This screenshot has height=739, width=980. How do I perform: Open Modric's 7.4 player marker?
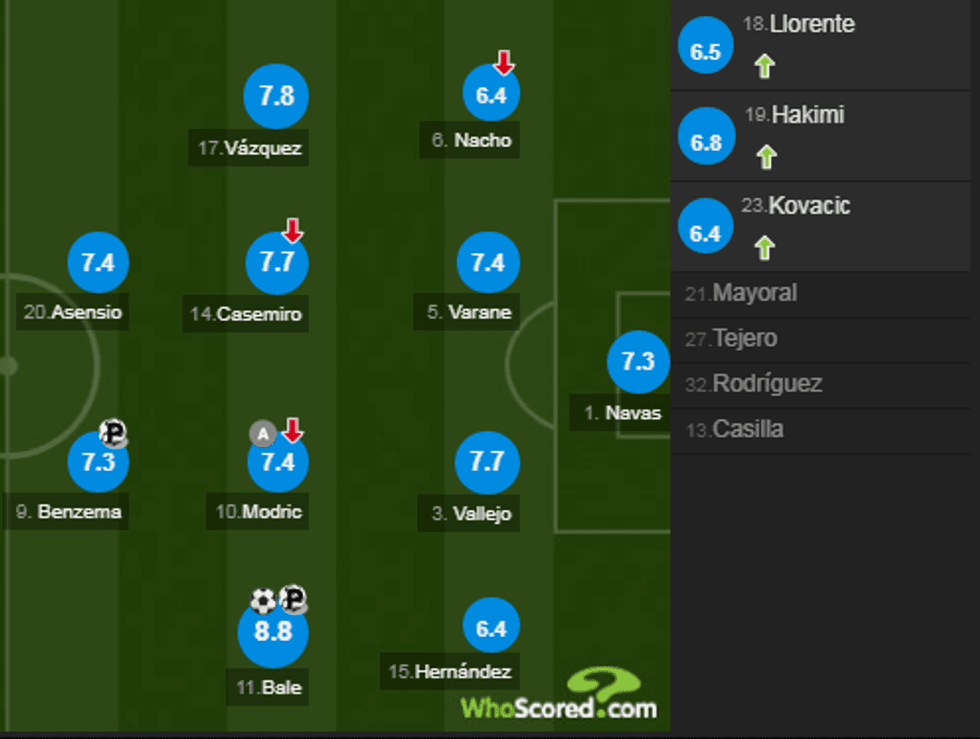click(x=277, y=462)
